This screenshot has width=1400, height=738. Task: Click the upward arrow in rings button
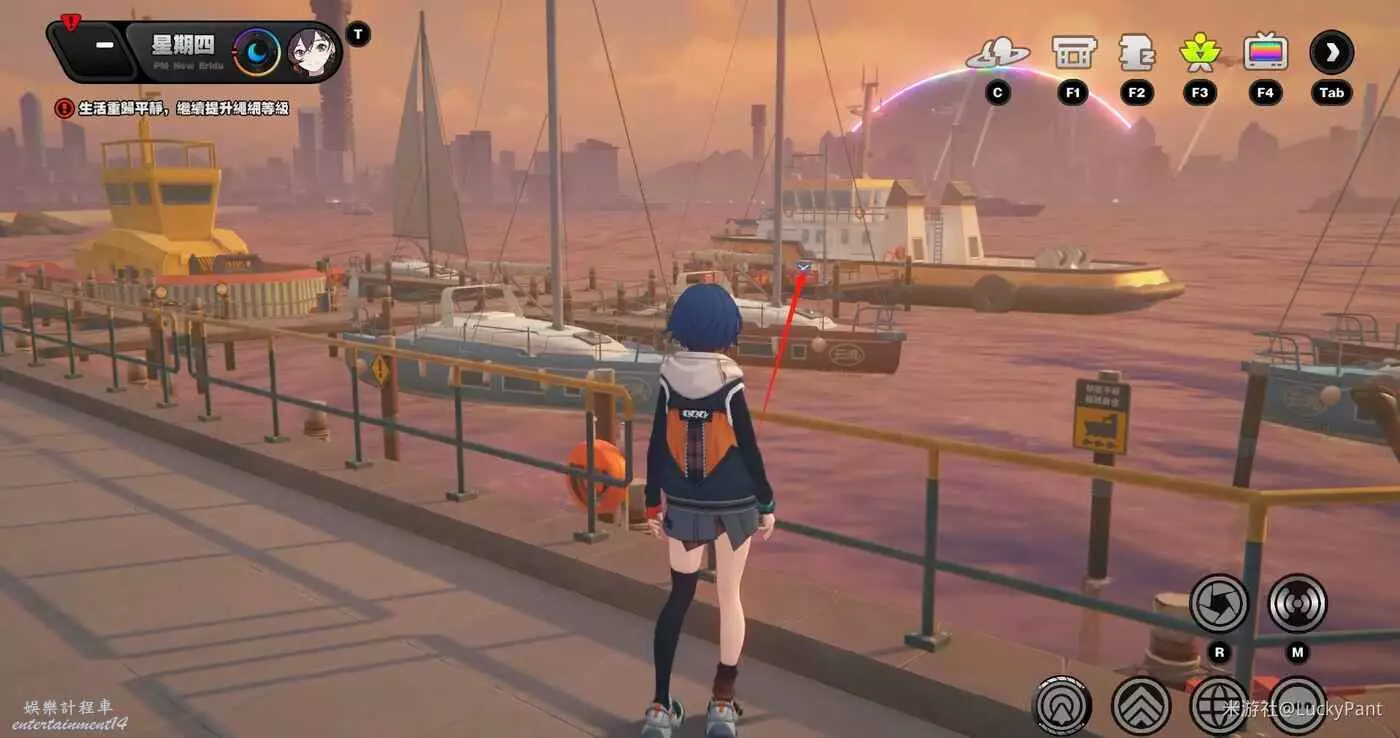click(1062, 705)
